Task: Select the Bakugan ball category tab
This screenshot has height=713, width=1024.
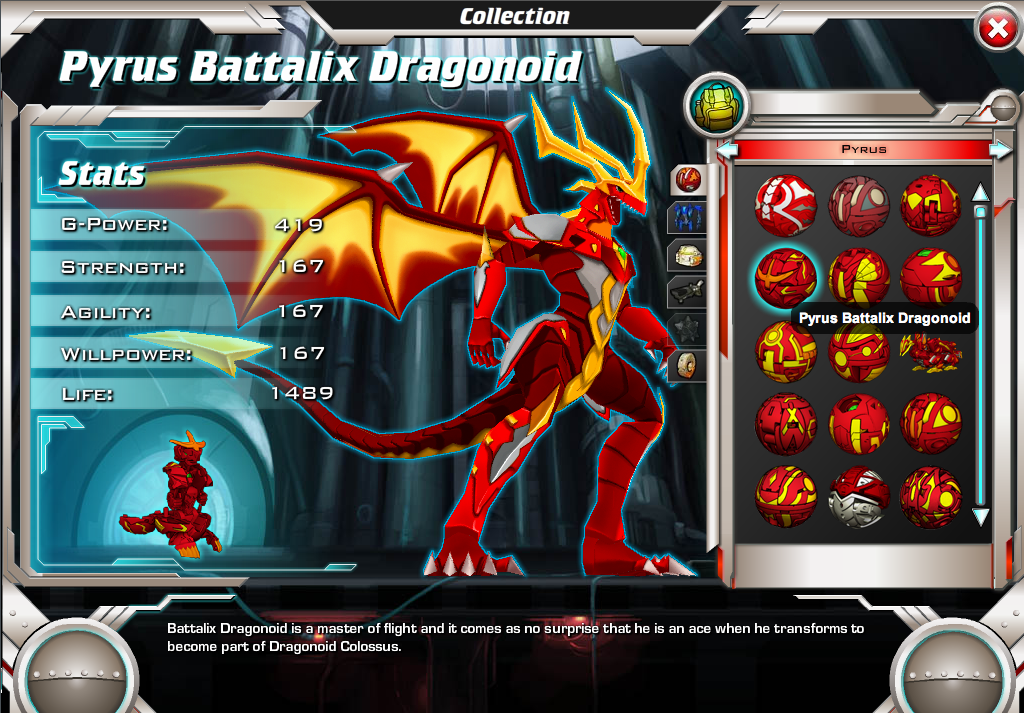Action: (688, 180)
